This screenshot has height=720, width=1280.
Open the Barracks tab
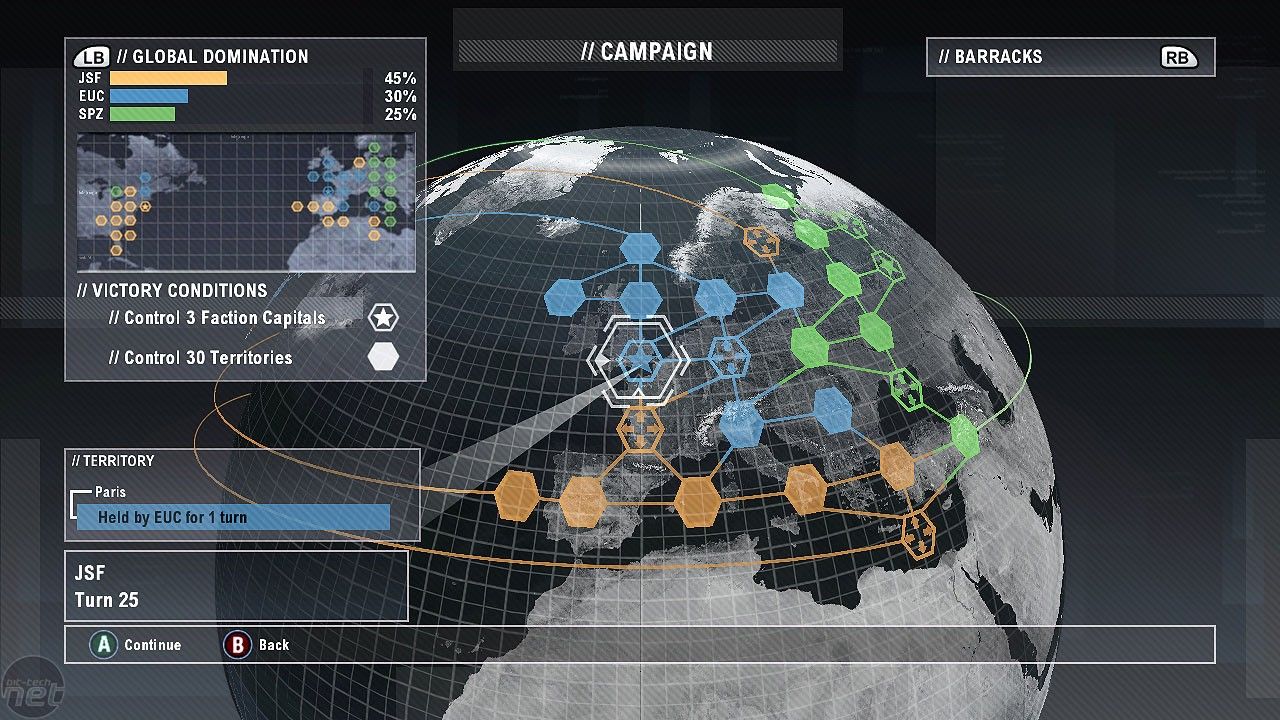coord(1070,57)
